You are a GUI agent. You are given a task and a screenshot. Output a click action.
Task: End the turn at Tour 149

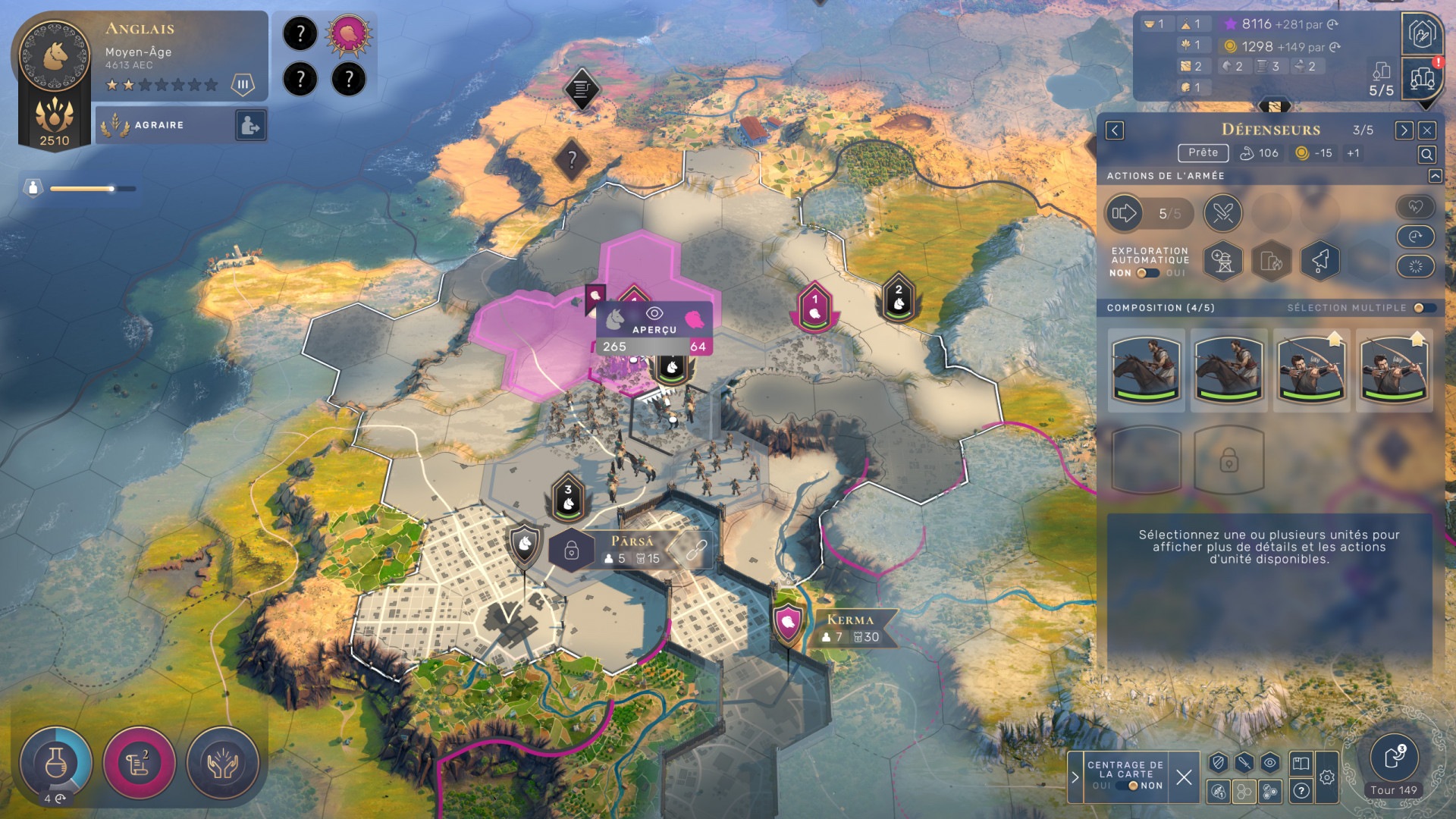tap(1394, 758)
